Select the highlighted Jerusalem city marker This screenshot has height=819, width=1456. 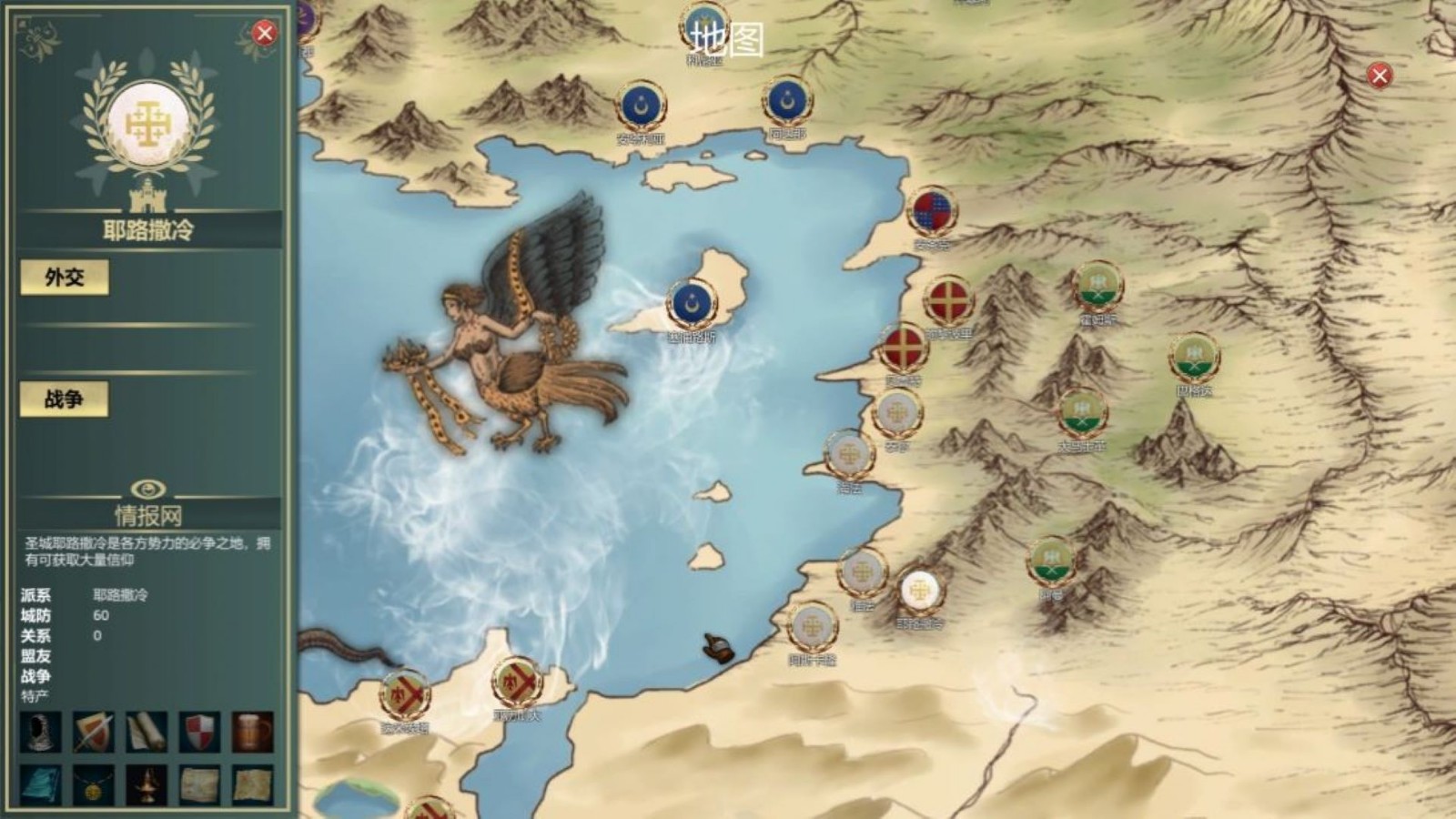[x=919, y=591]
